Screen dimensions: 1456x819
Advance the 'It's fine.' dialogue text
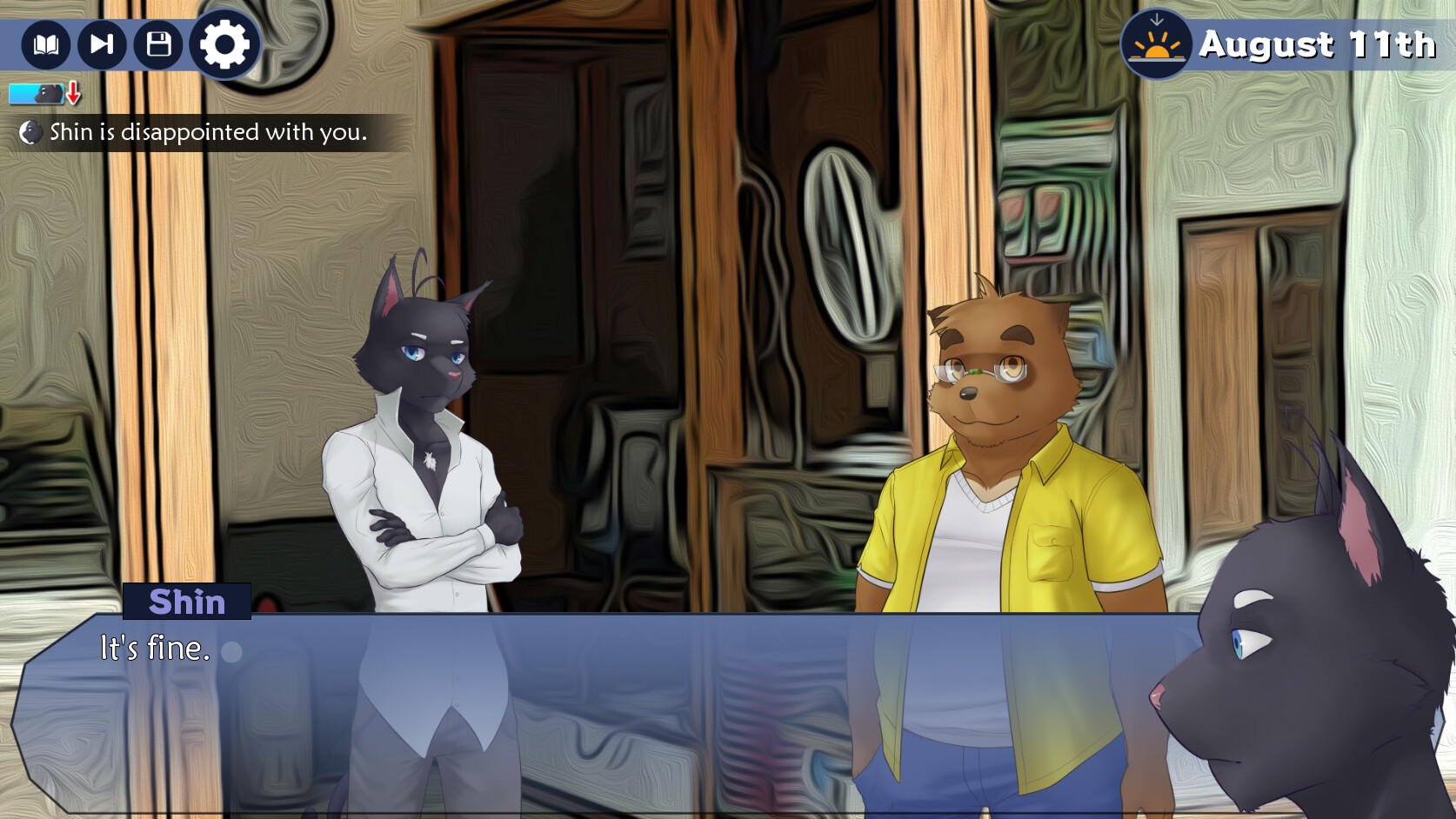click(x=155, y=648)
